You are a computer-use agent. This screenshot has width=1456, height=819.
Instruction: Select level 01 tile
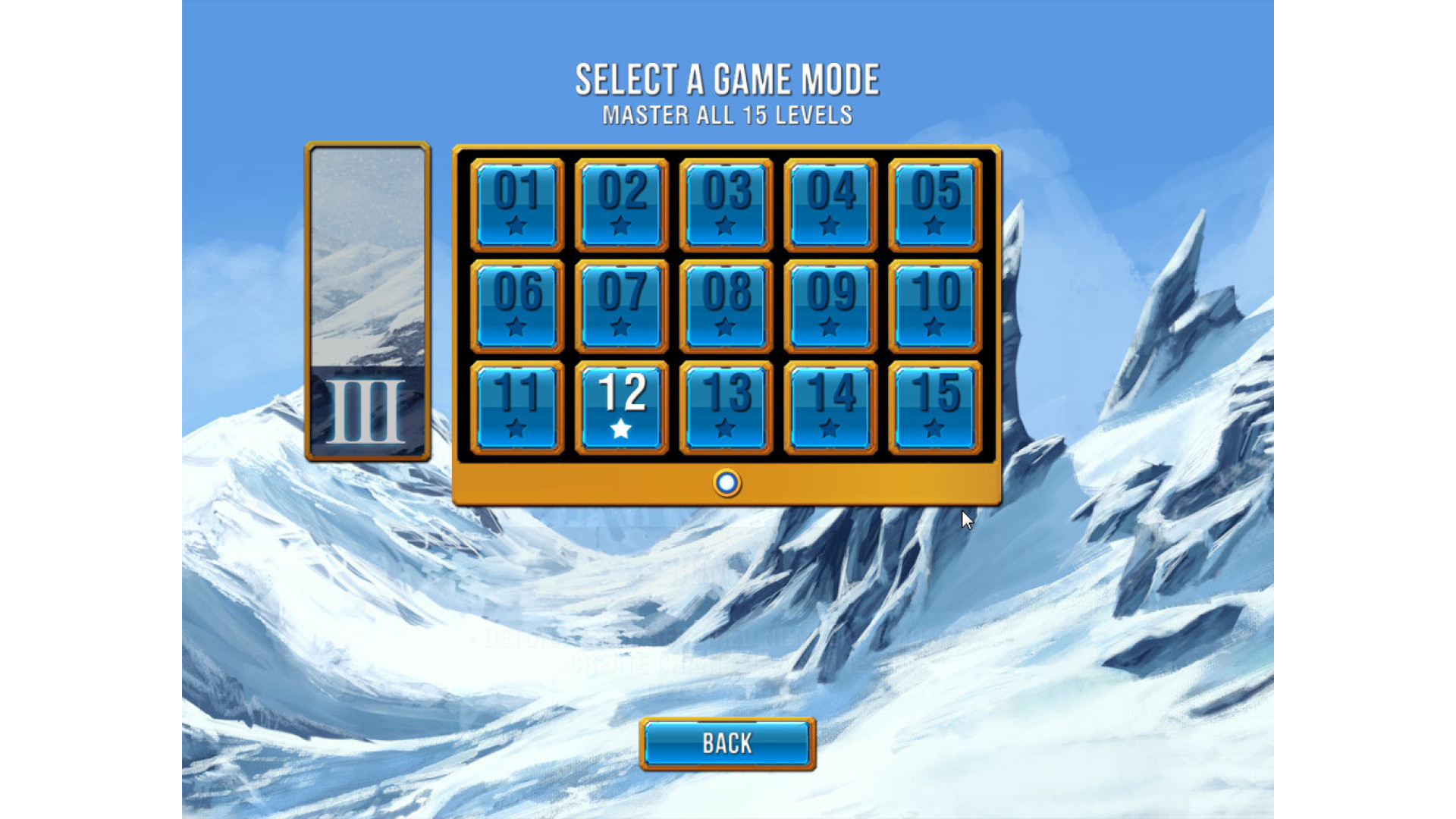pyautogui.click(x=517, y=205)
